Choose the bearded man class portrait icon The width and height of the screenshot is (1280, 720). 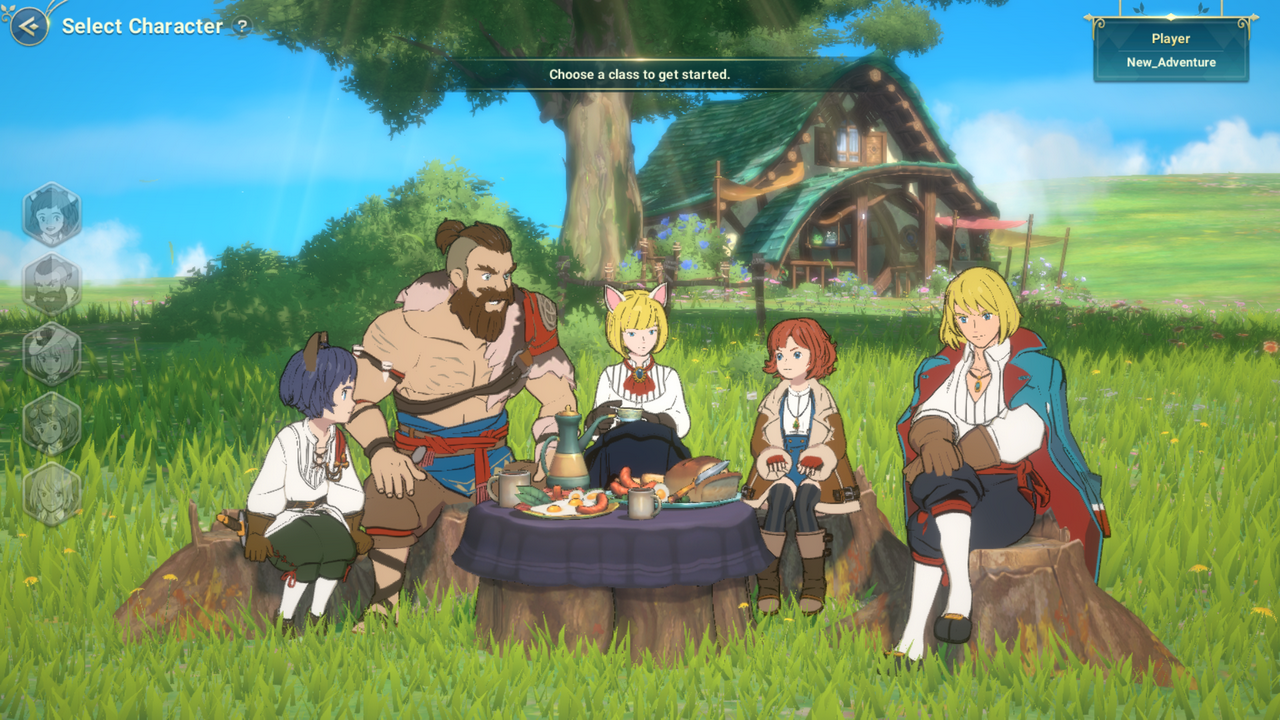click(x=52, y=284)
